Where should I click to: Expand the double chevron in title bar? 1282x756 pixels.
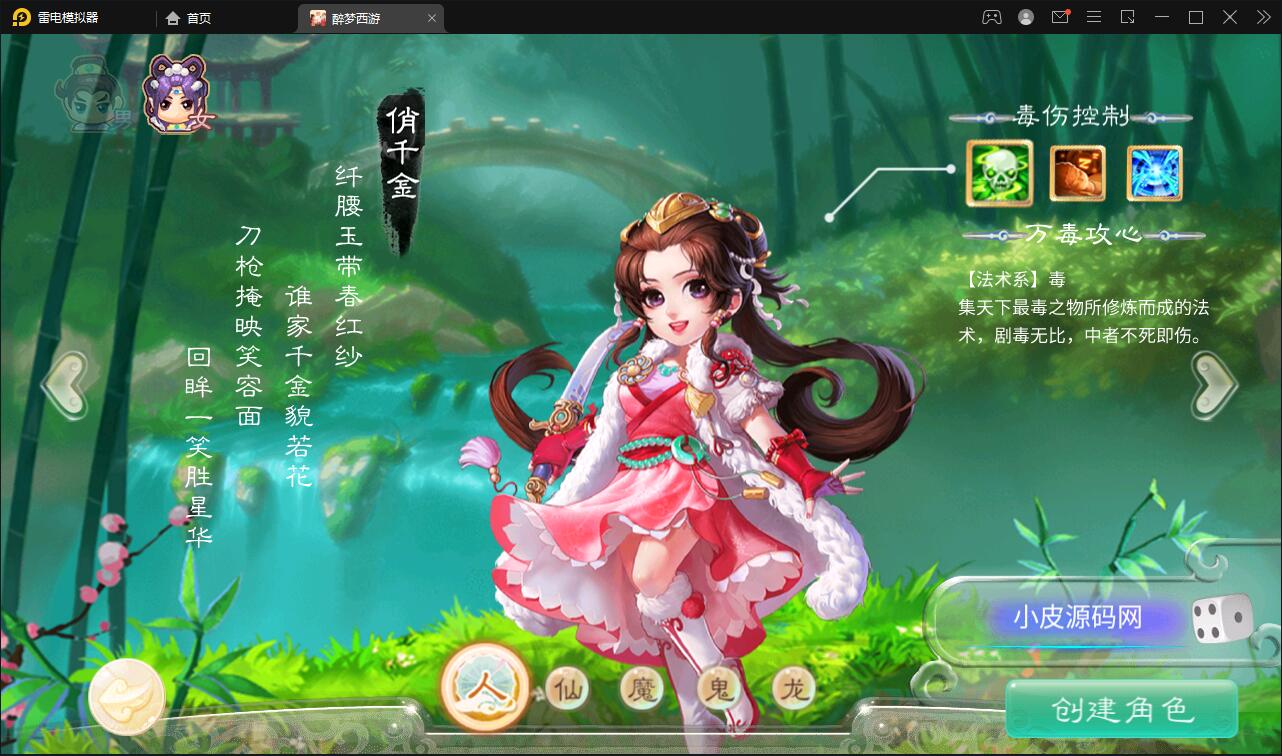point(1262,17)
